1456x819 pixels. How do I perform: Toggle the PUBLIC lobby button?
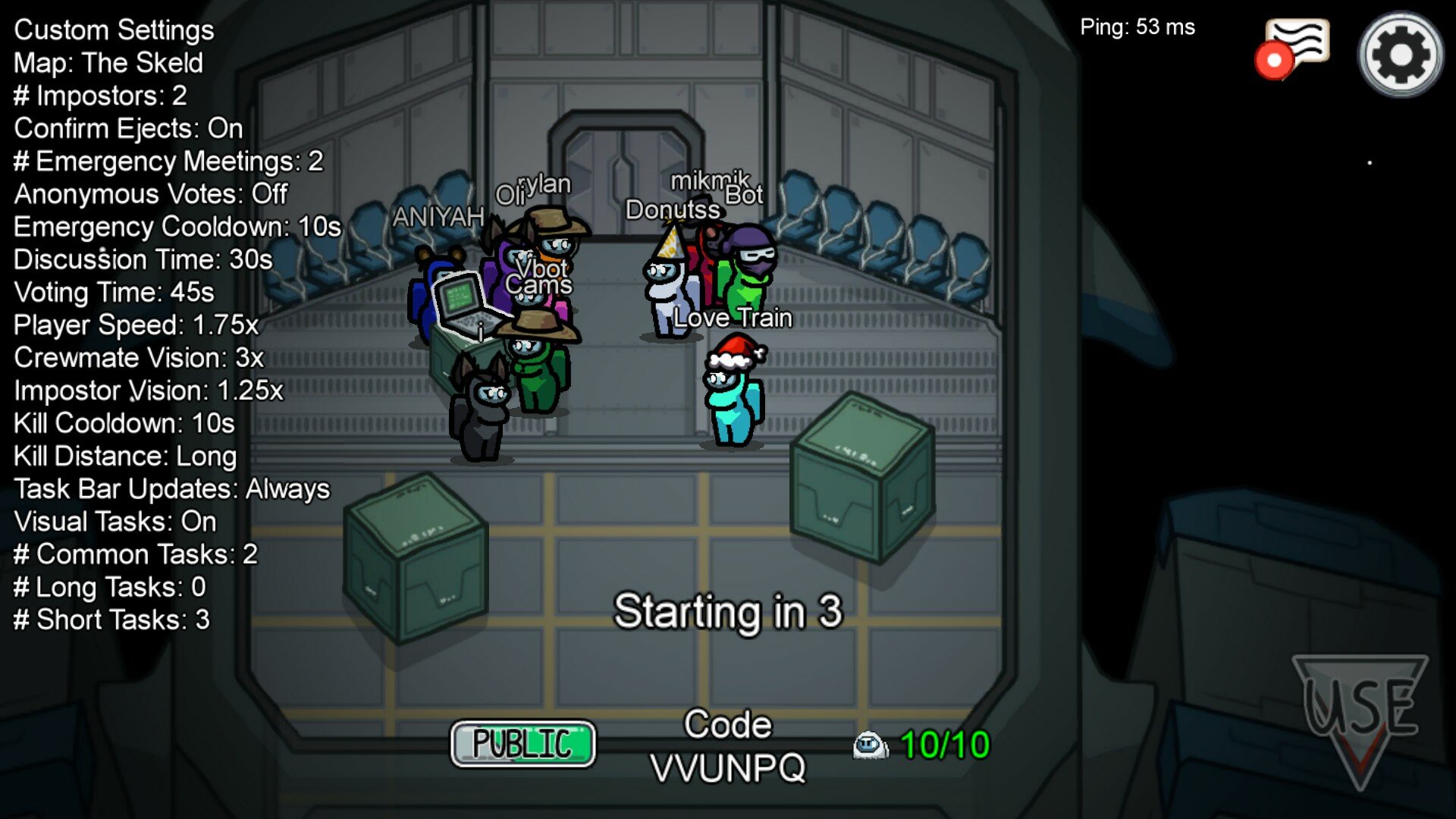point(522,743)
